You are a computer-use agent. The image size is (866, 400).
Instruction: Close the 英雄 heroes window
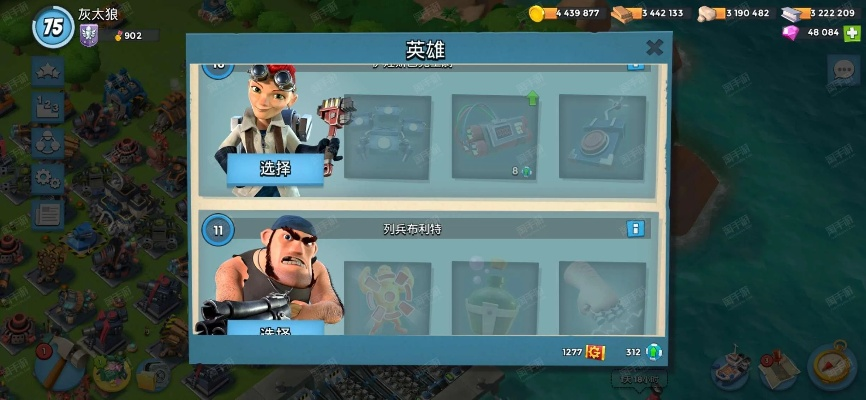coord(654,48)
